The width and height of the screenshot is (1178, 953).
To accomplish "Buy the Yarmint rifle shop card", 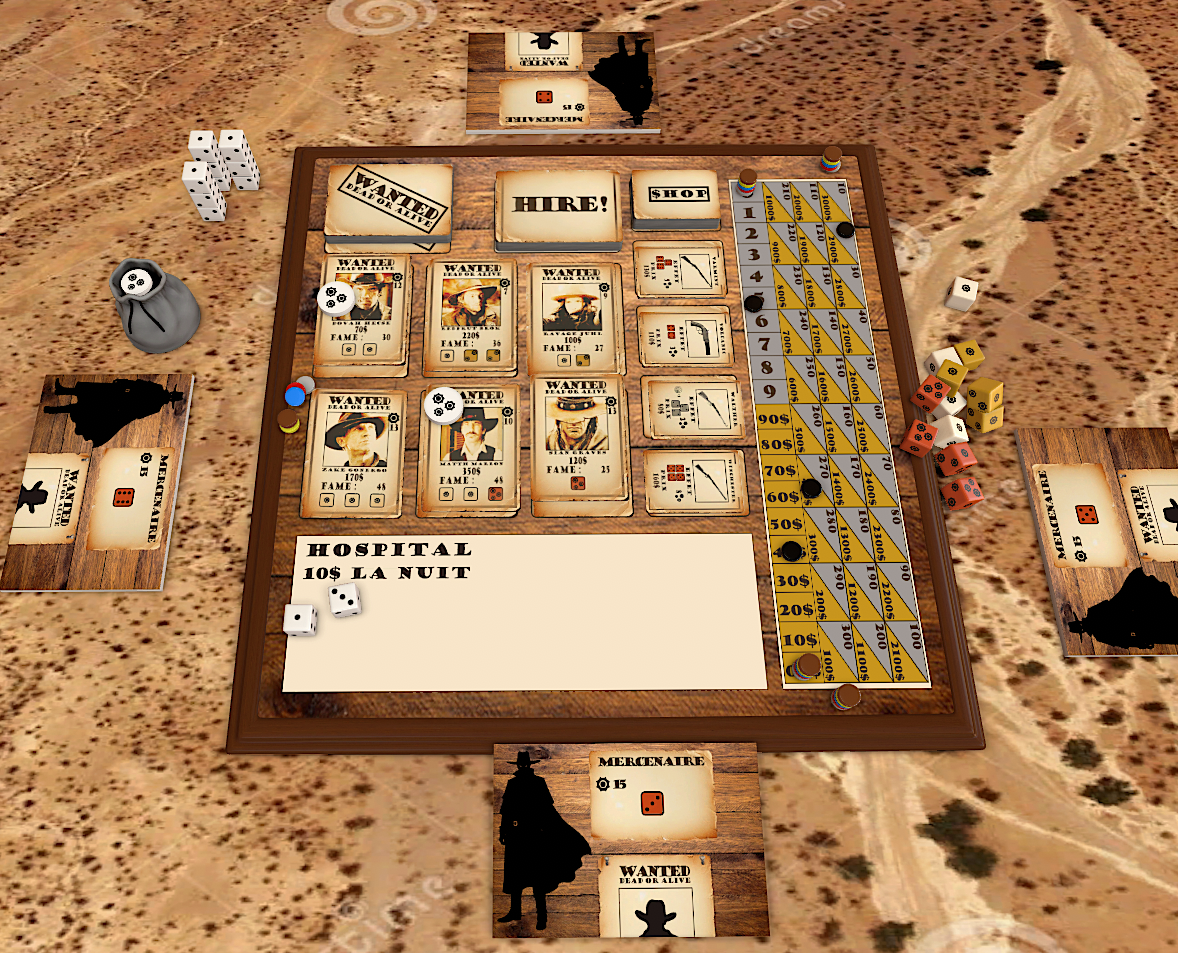I will (679, 270).
